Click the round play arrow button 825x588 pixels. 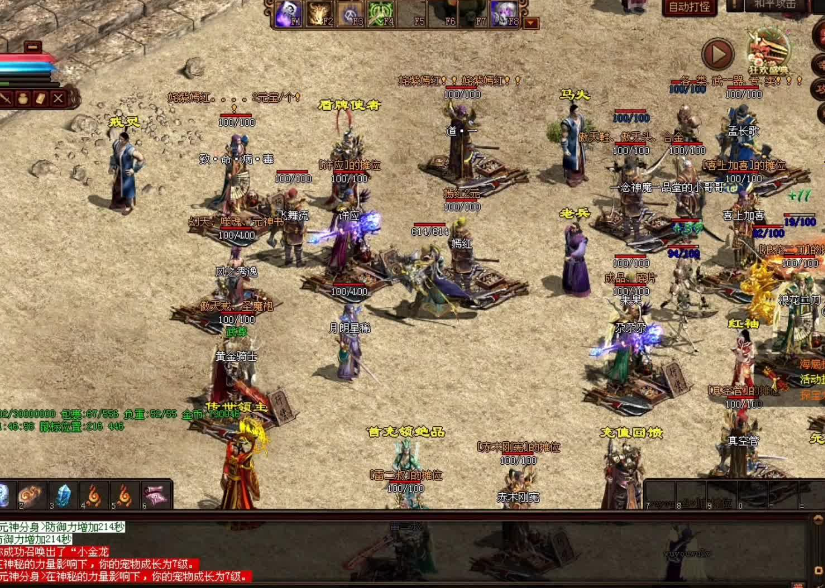tap(717, 54)
